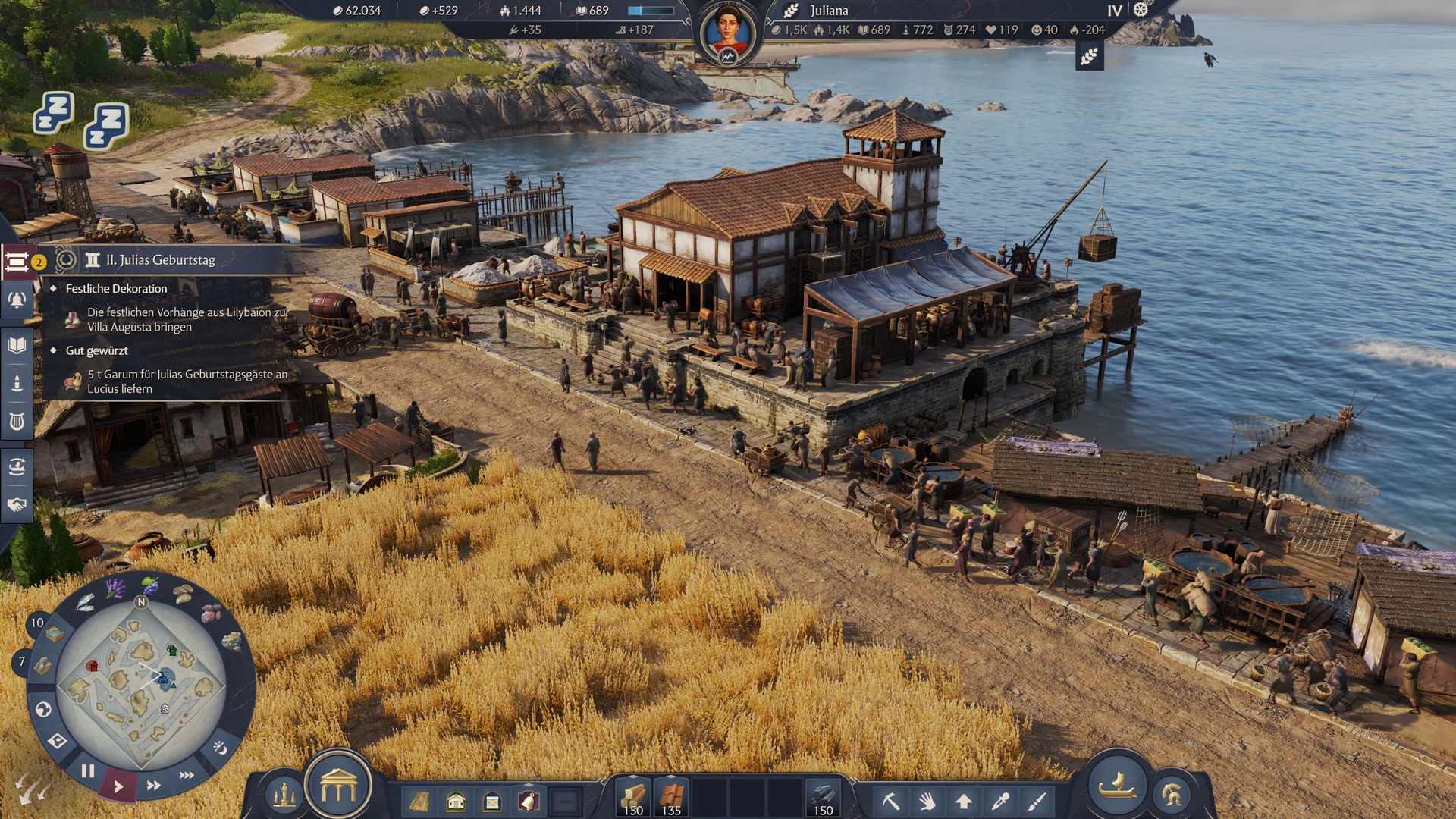Screen dimensions: 1456x819
Task: Select the bell building shortcut
Action: pos(529,801)
